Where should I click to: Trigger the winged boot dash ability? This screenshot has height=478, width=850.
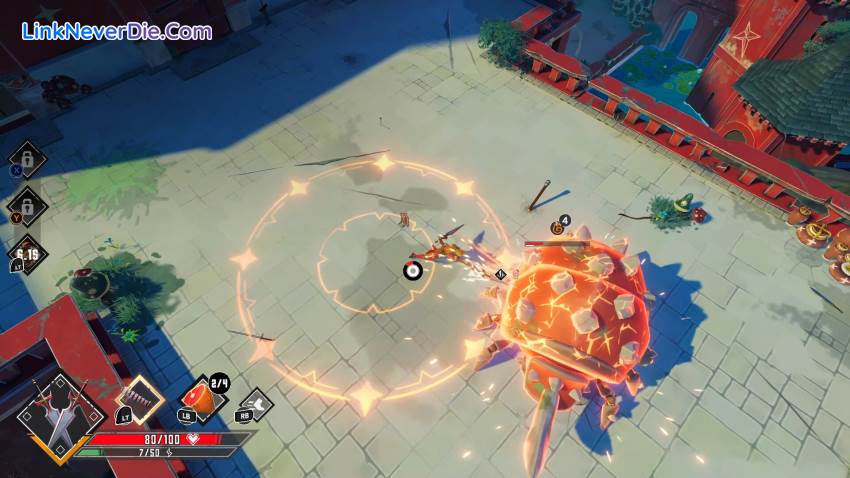(254, 404)
